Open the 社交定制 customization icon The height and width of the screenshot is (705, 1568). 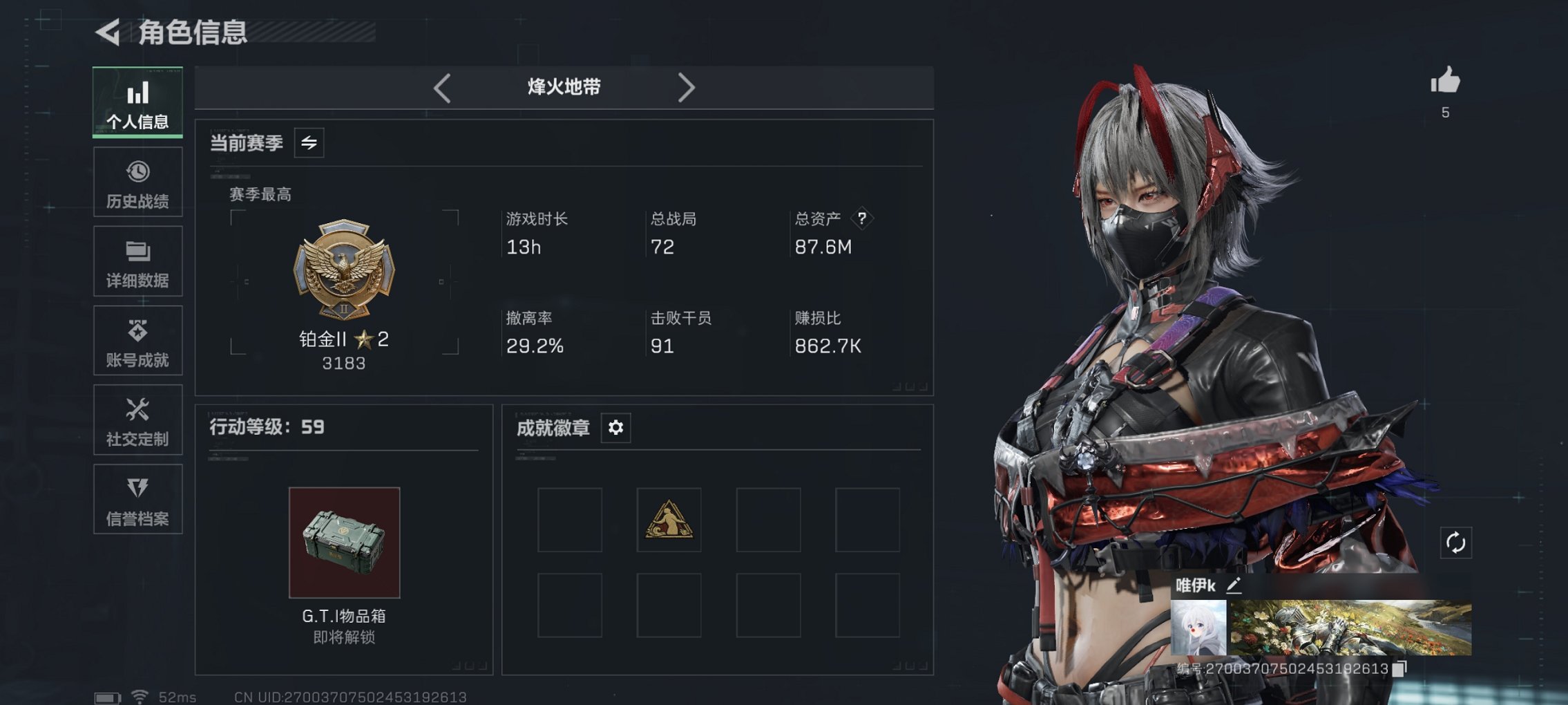137,410
